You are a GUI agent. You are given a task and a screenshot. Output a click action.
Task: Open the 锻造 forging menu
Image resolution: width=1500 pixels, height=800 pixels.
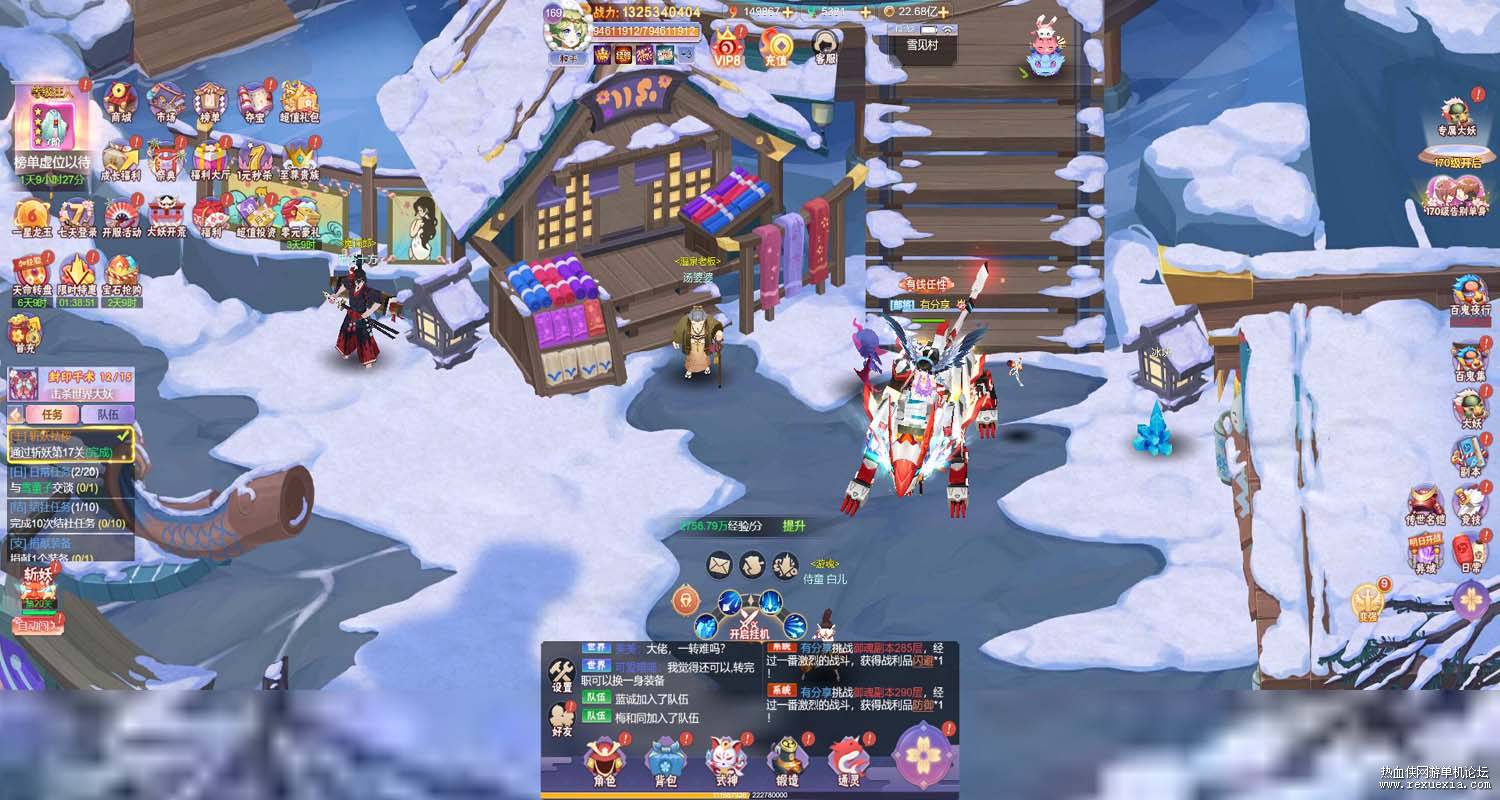point(786,762)
